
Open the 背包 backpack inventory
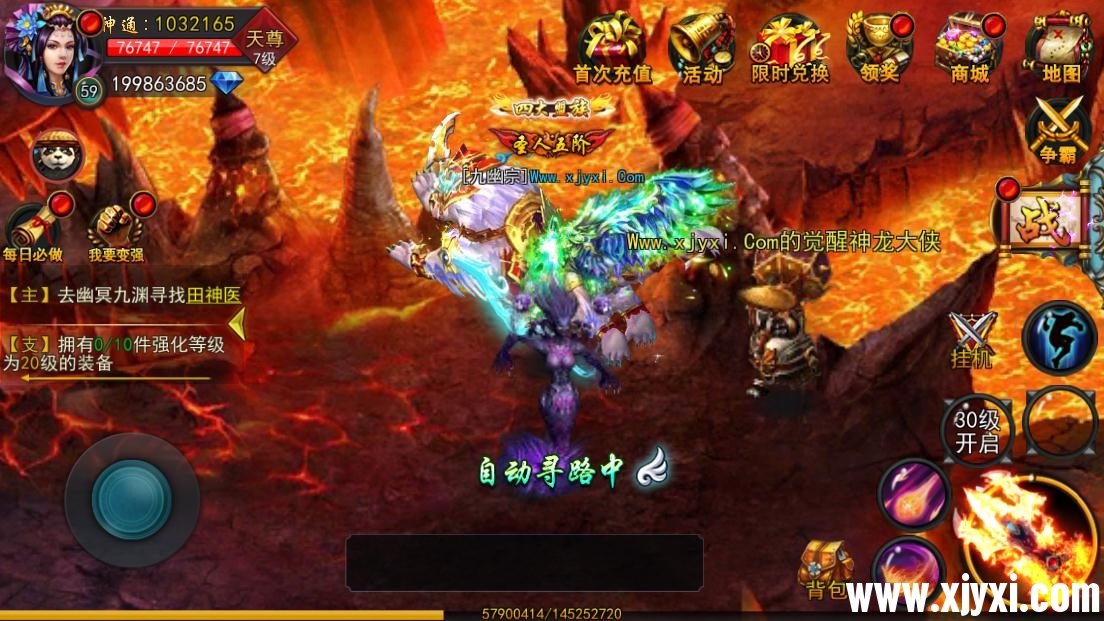point(825,572)
